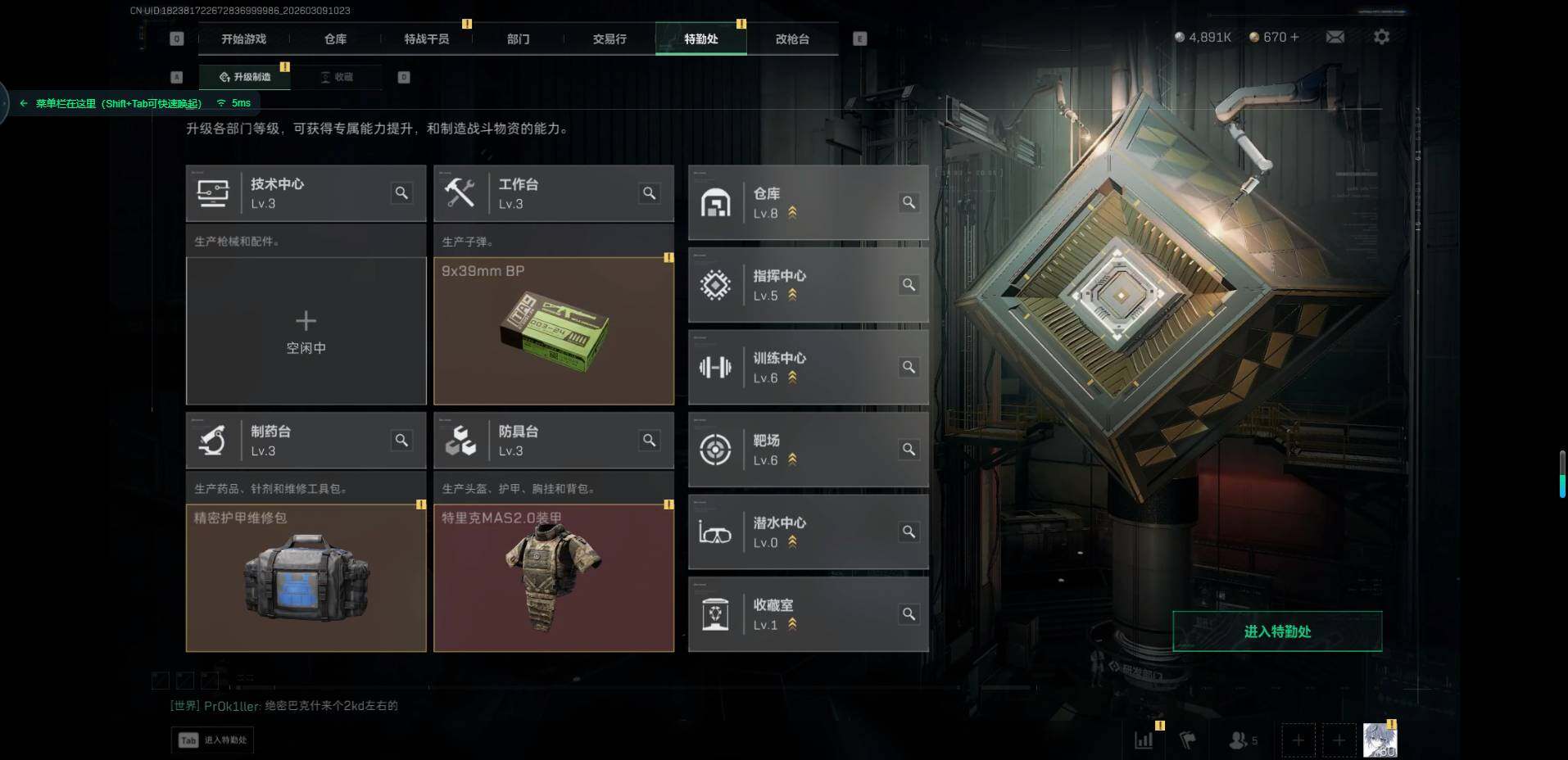
Task: Open the settings gear icon
Action: pyautogui.click(x=1381, y=37)
